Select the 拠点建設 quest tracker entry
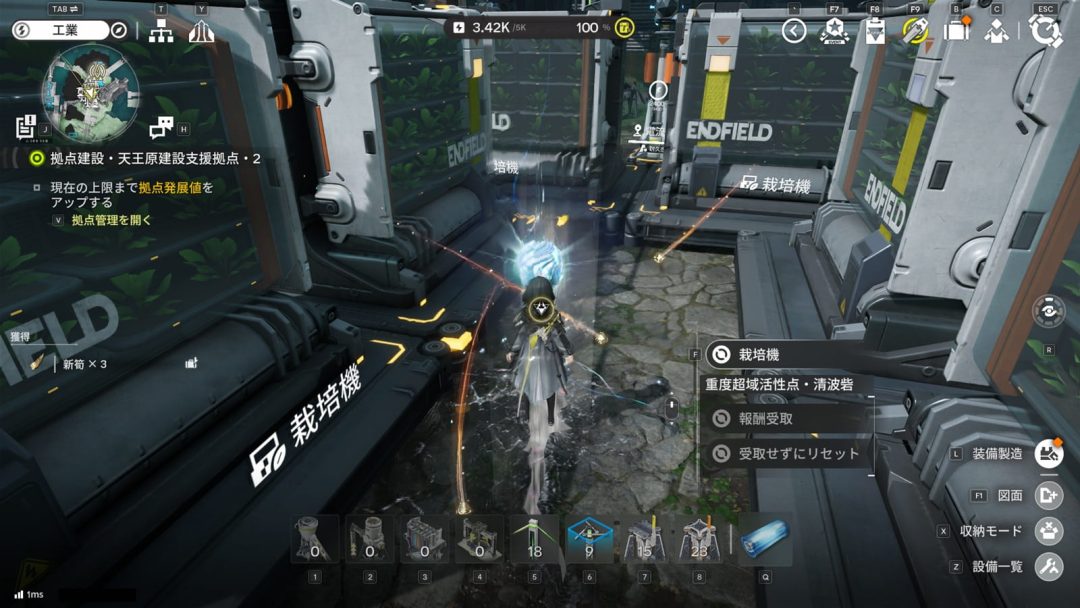 150,158
